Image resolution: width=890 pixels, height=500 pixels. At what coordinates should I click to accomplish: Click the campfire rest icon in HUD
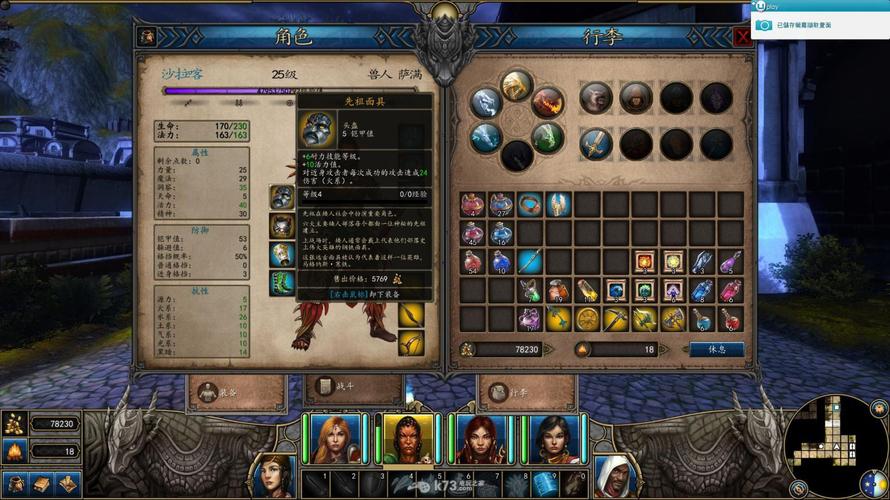click(x=14, y=452)
